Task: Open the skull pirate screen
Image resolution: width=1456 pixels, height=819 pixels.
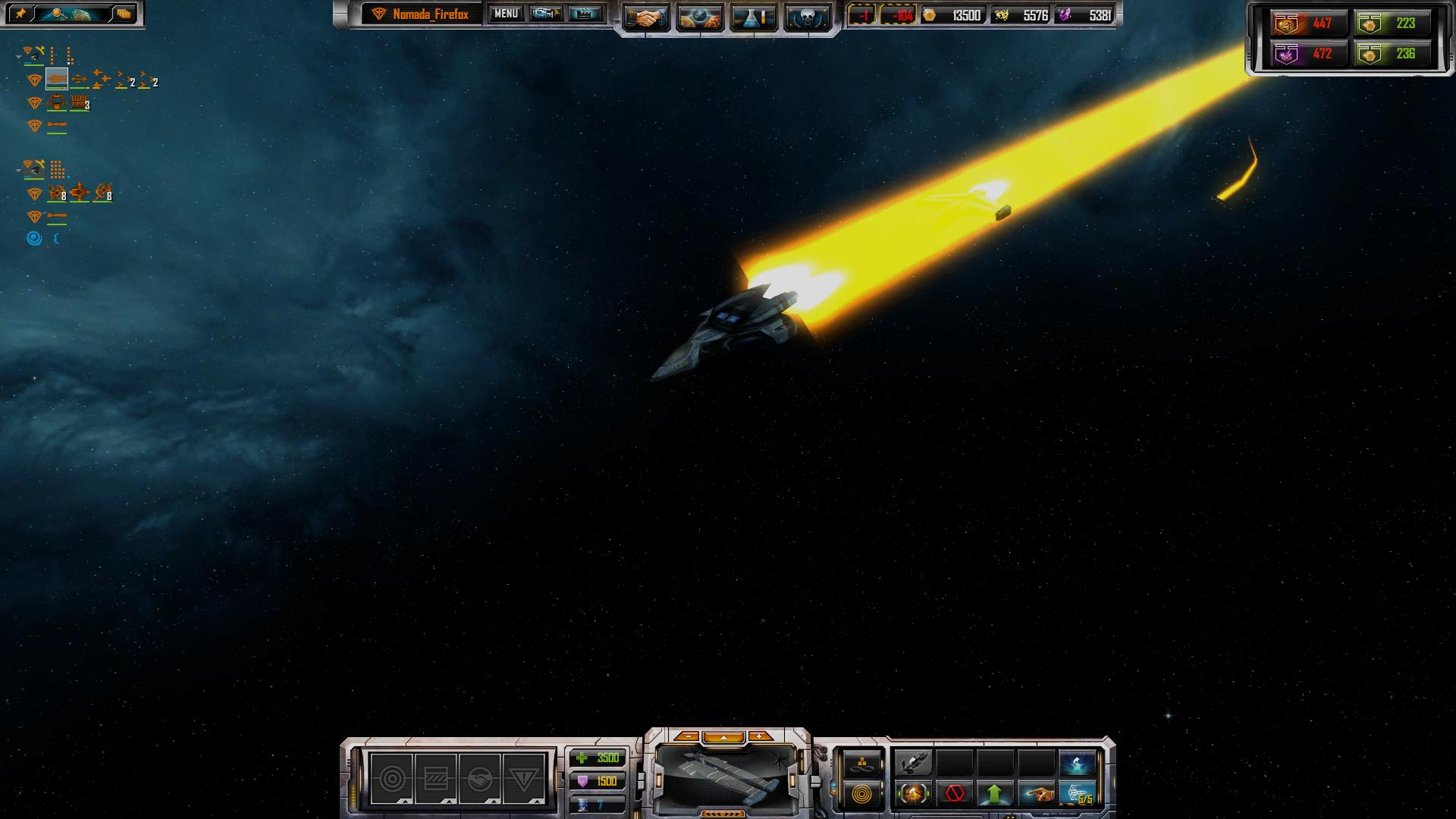Action: (806, 18)
